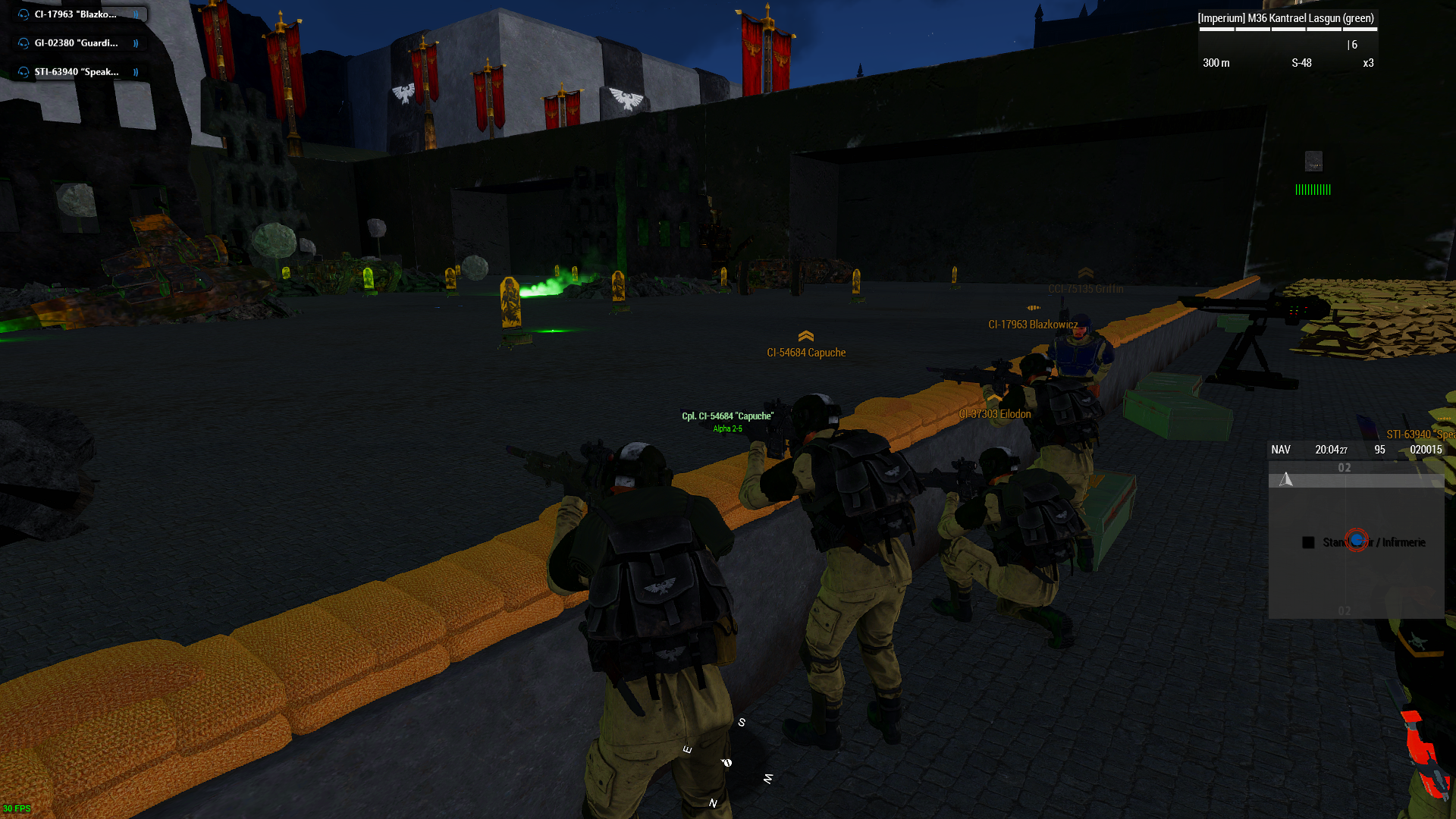Image resolution: width=1456 pixels, height=819 pixels.
Task: Select the NAV label on the GPS panel
Action: click(x=1281, y=449)
